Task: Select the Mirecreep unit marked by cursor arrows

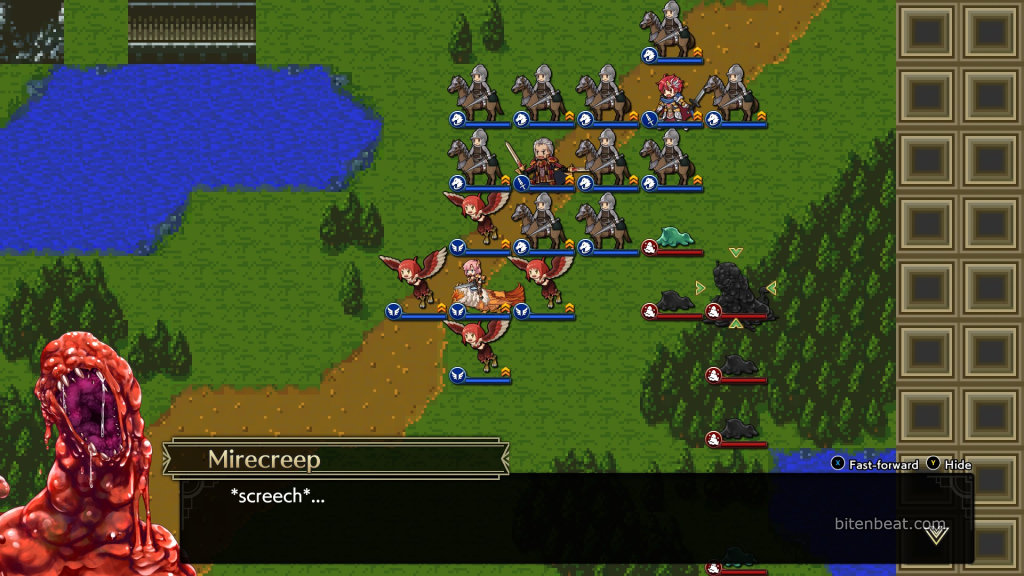Action: tap(736, 289)
